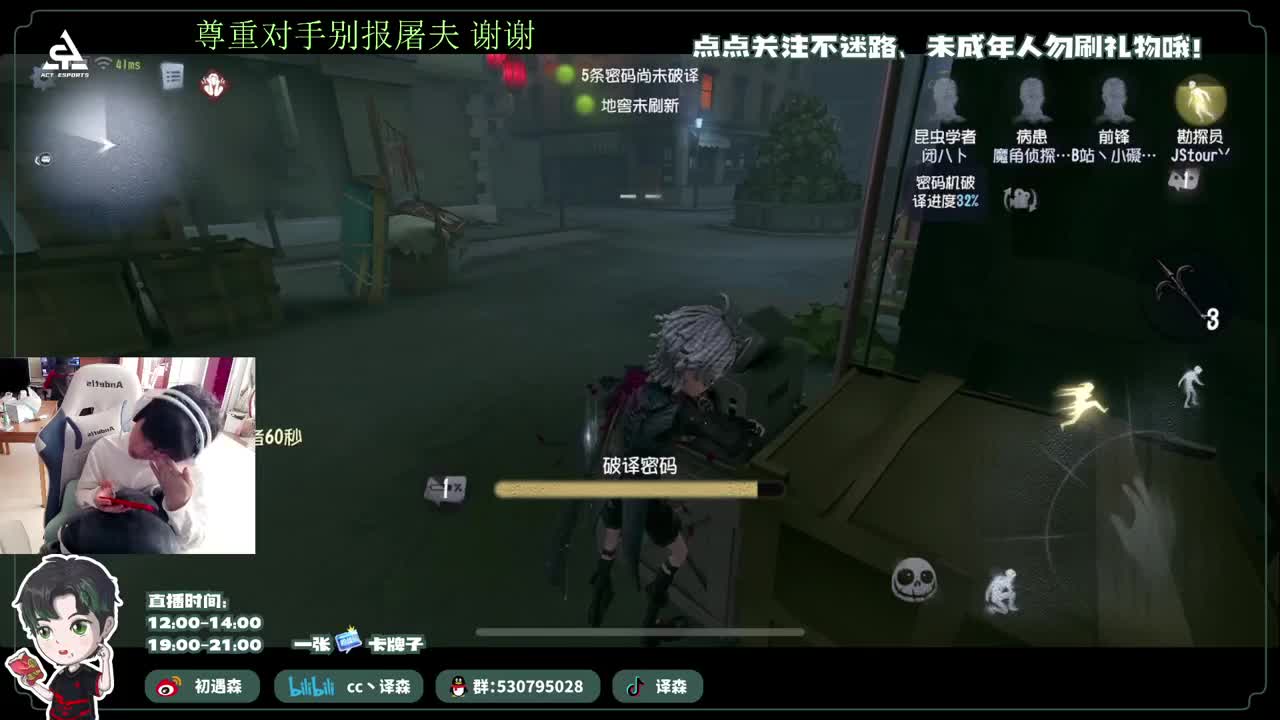Screen dimensions: 1280x720
Task: Toggle the chat bubble icon on left edge
Action: click(x=43, y=158)
